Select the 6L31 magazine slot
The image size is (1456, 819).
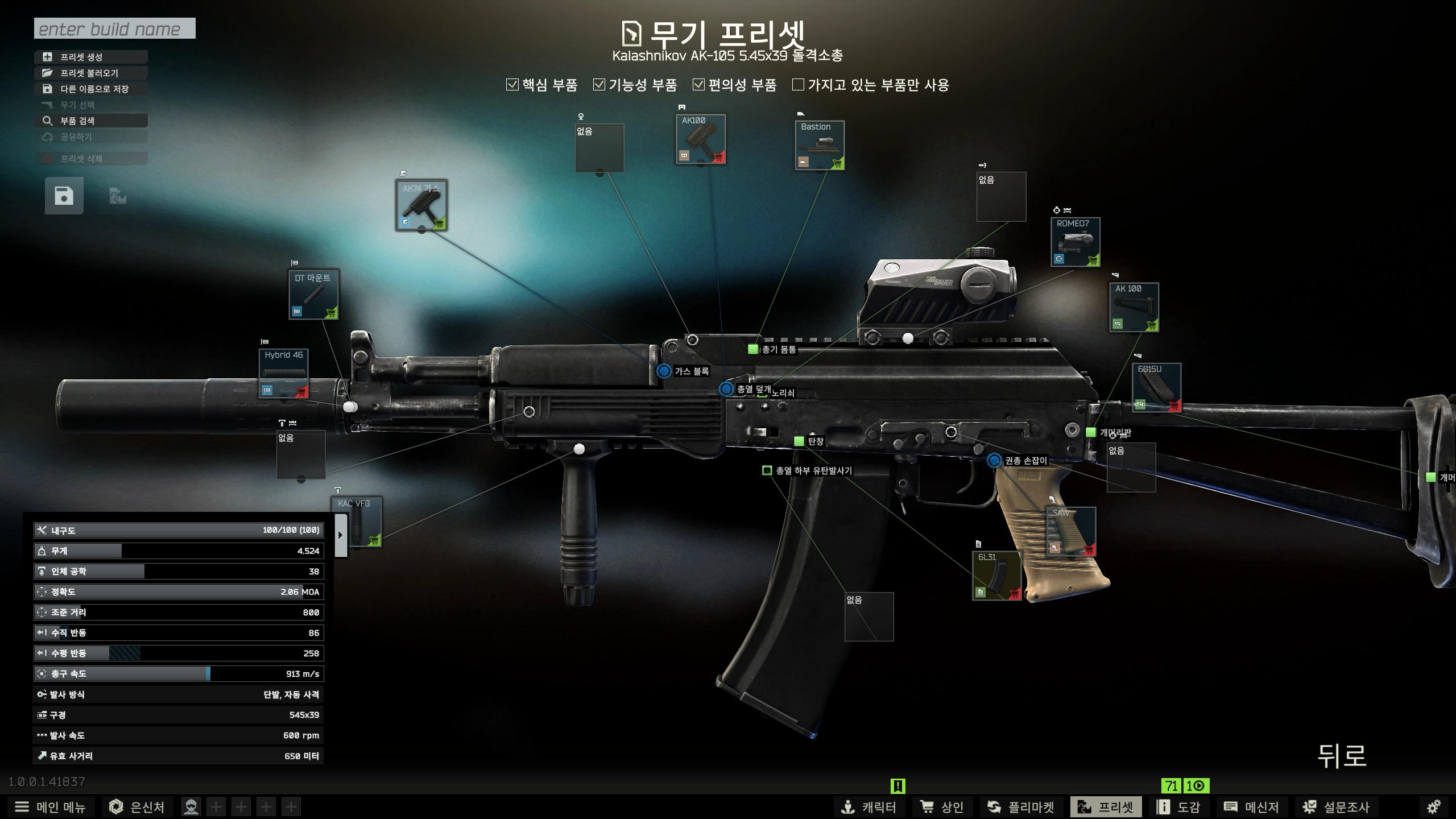point(996,575)
